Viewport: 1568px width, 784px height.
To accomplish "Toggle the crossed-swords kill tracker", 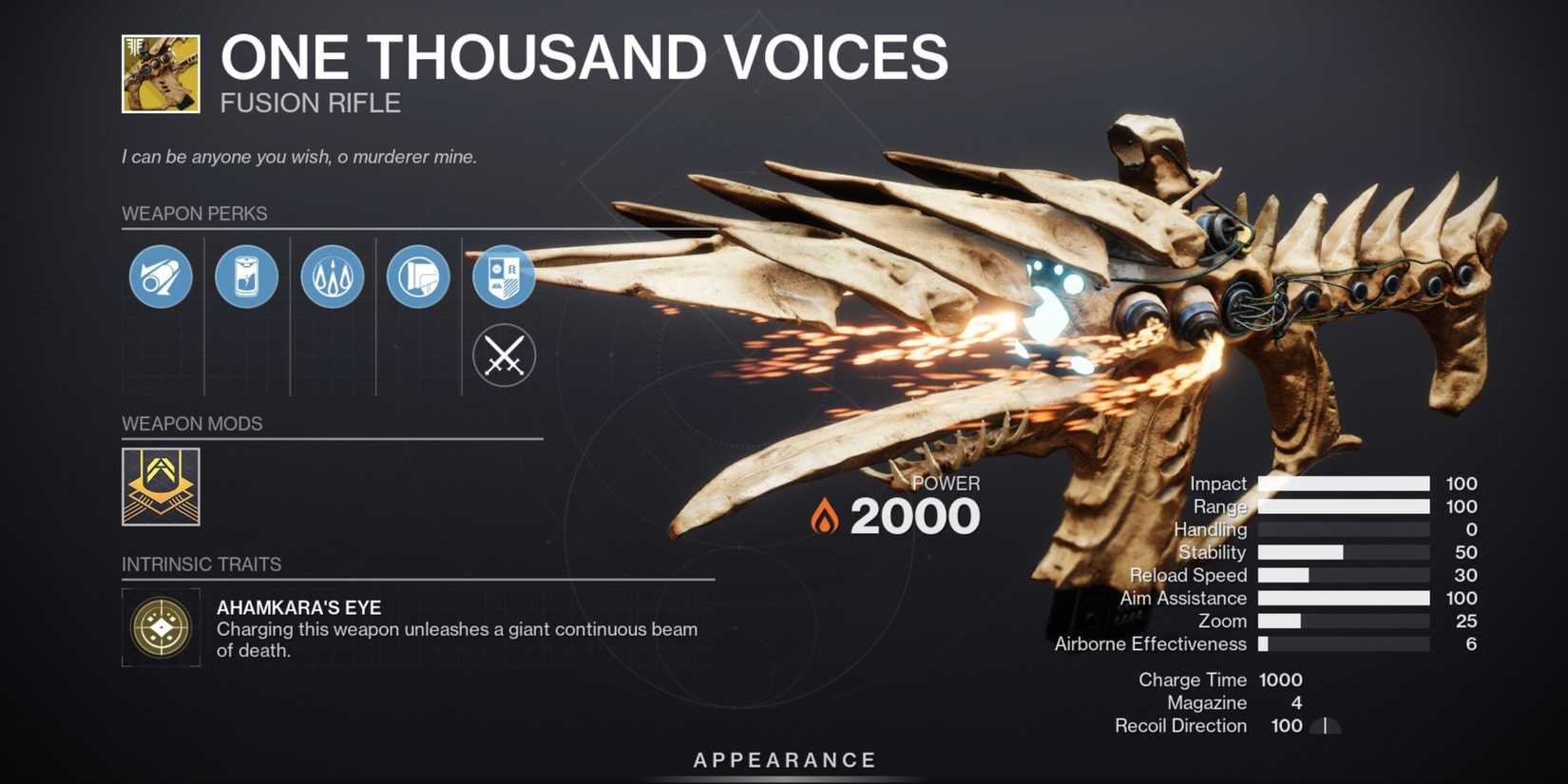I will (505, 355).
